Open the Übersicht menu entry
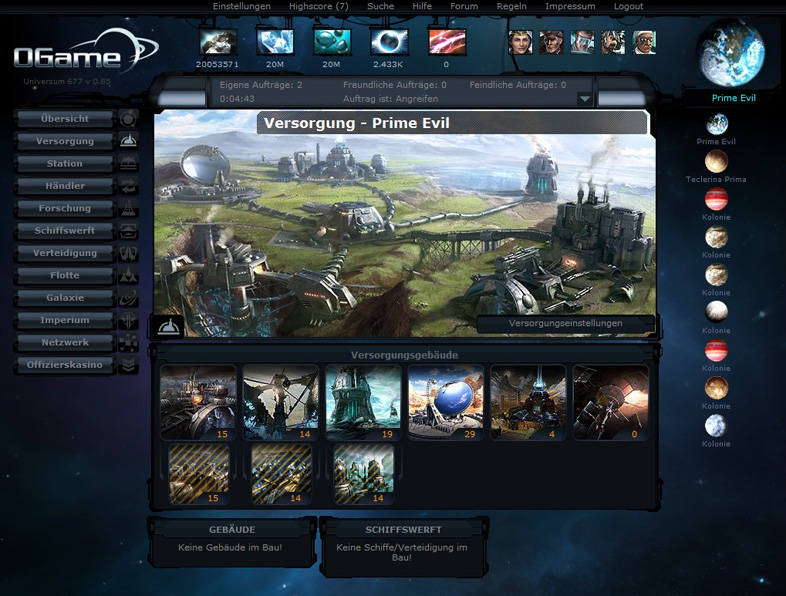The height and width of the screenshot is (596, 786). (x=65, y=119)
